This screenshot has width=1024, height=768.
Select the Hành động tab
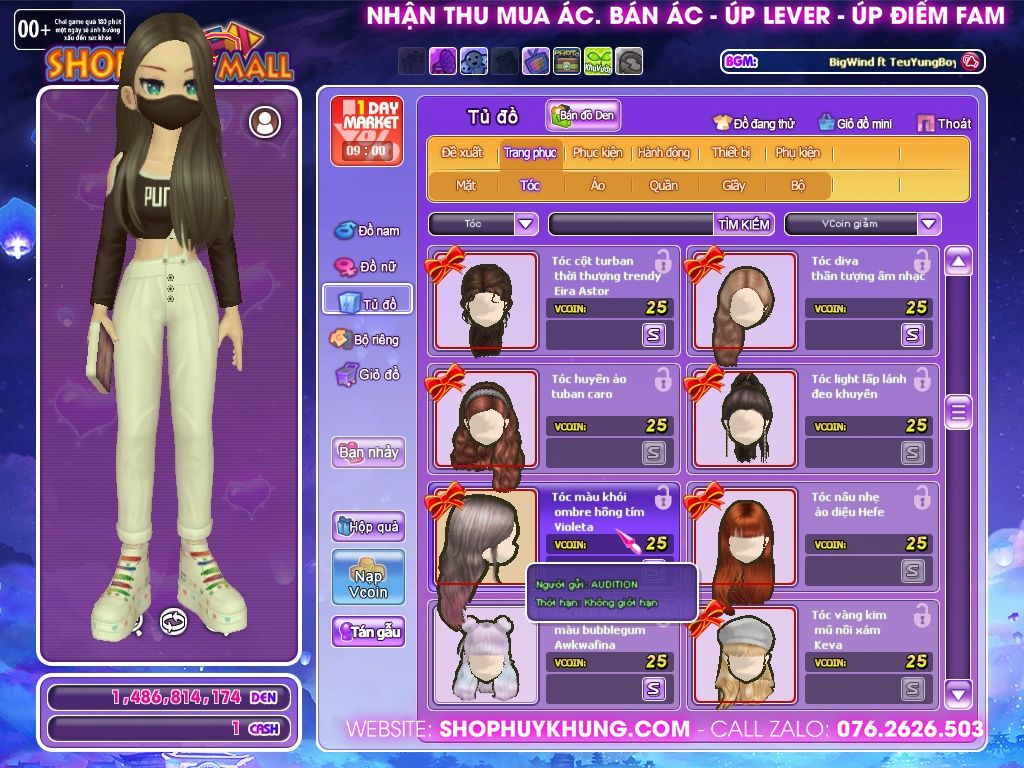(x=664, y=153)
